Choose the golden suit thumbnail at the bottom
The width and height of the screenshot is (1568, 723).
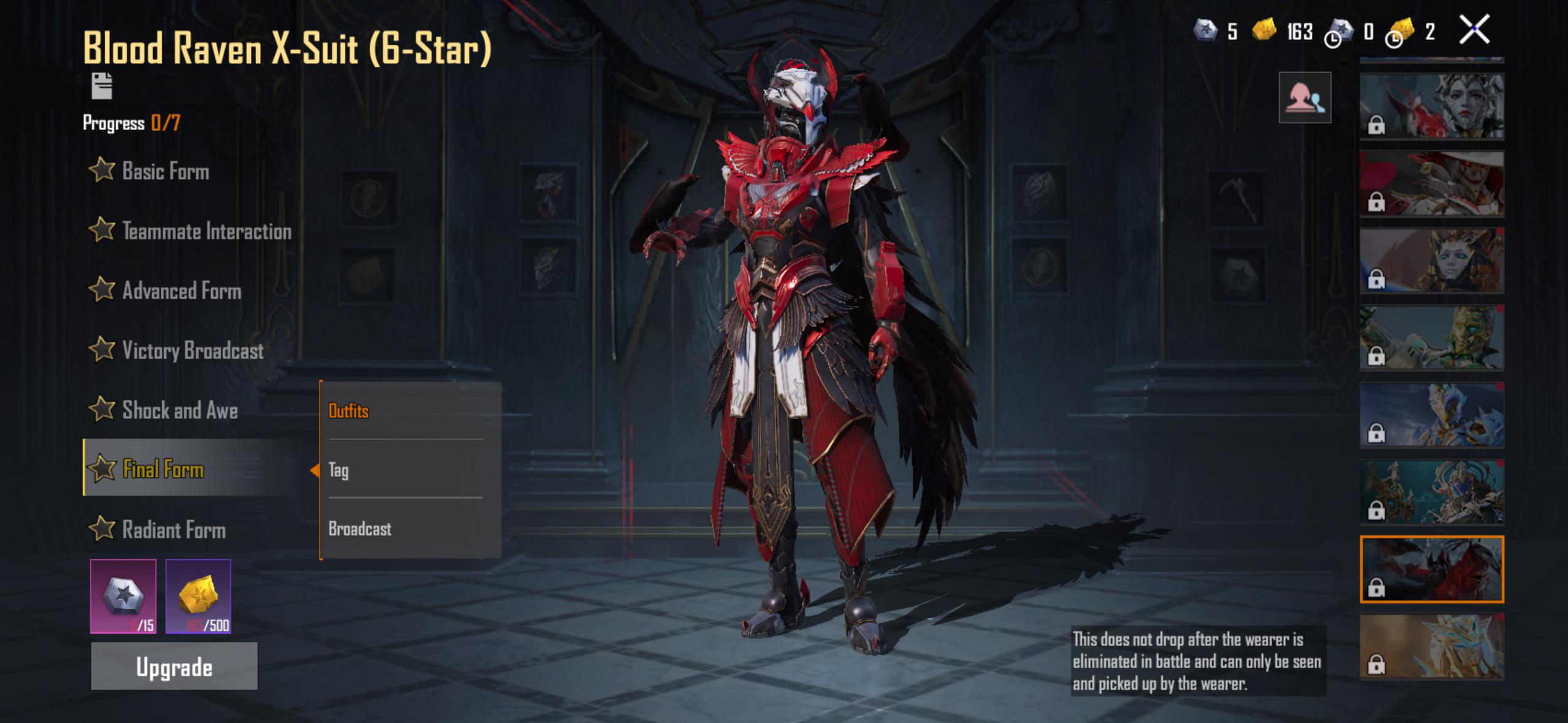(1432, 646)
